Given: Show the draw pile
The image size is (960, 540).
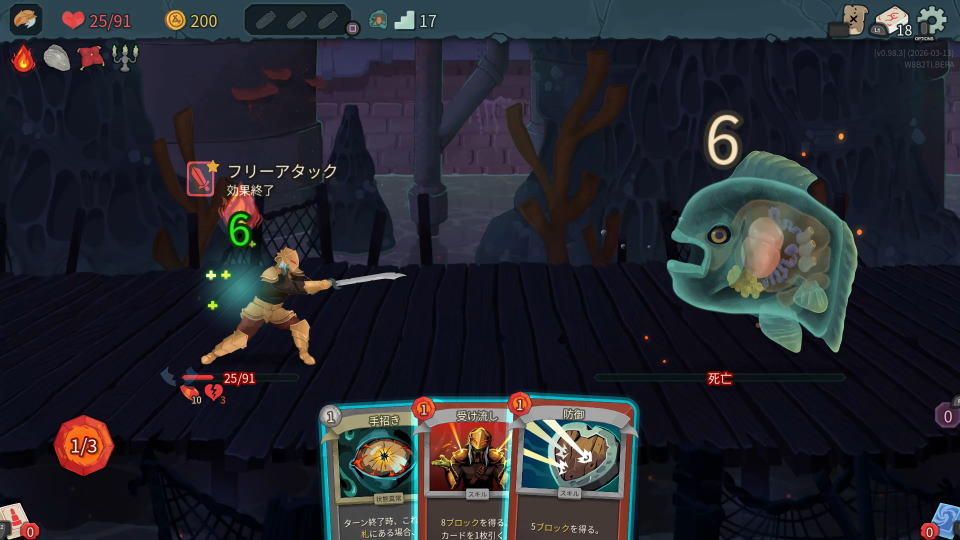Looking at the screenshot, I should [15, 520].
